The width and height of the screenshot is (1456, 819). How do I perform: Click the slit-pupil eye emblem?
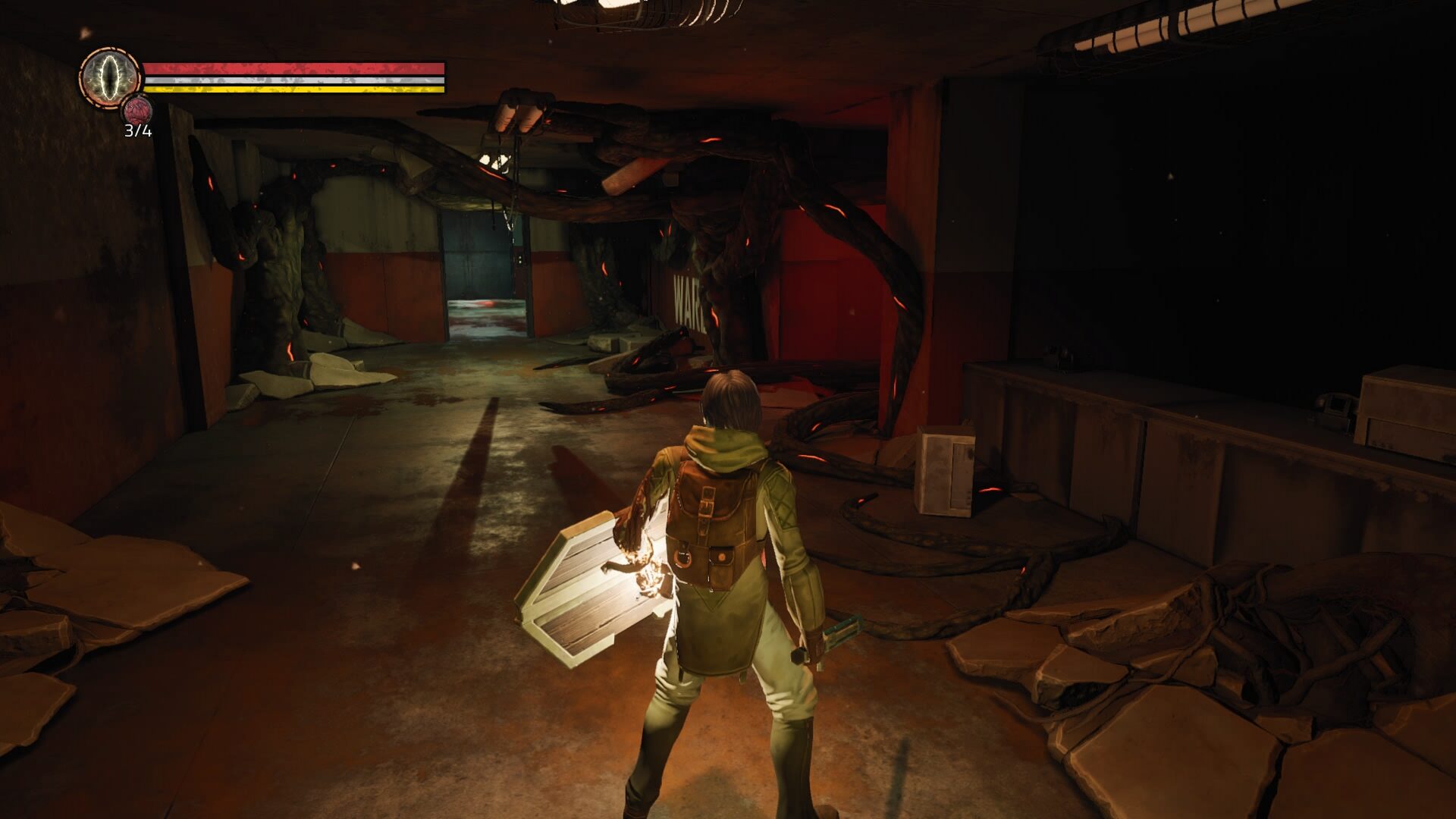pos(111,77)
